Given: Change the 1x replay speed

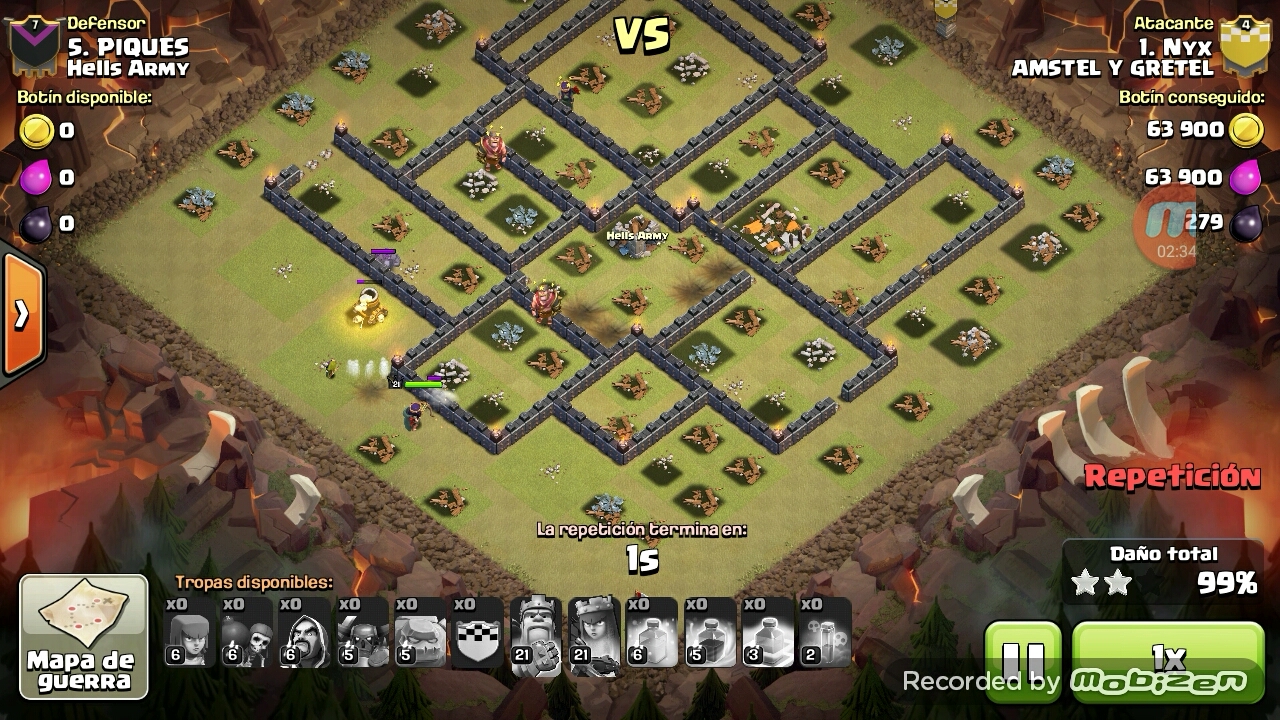Looking at the screenshot, I should [1168, 659].
